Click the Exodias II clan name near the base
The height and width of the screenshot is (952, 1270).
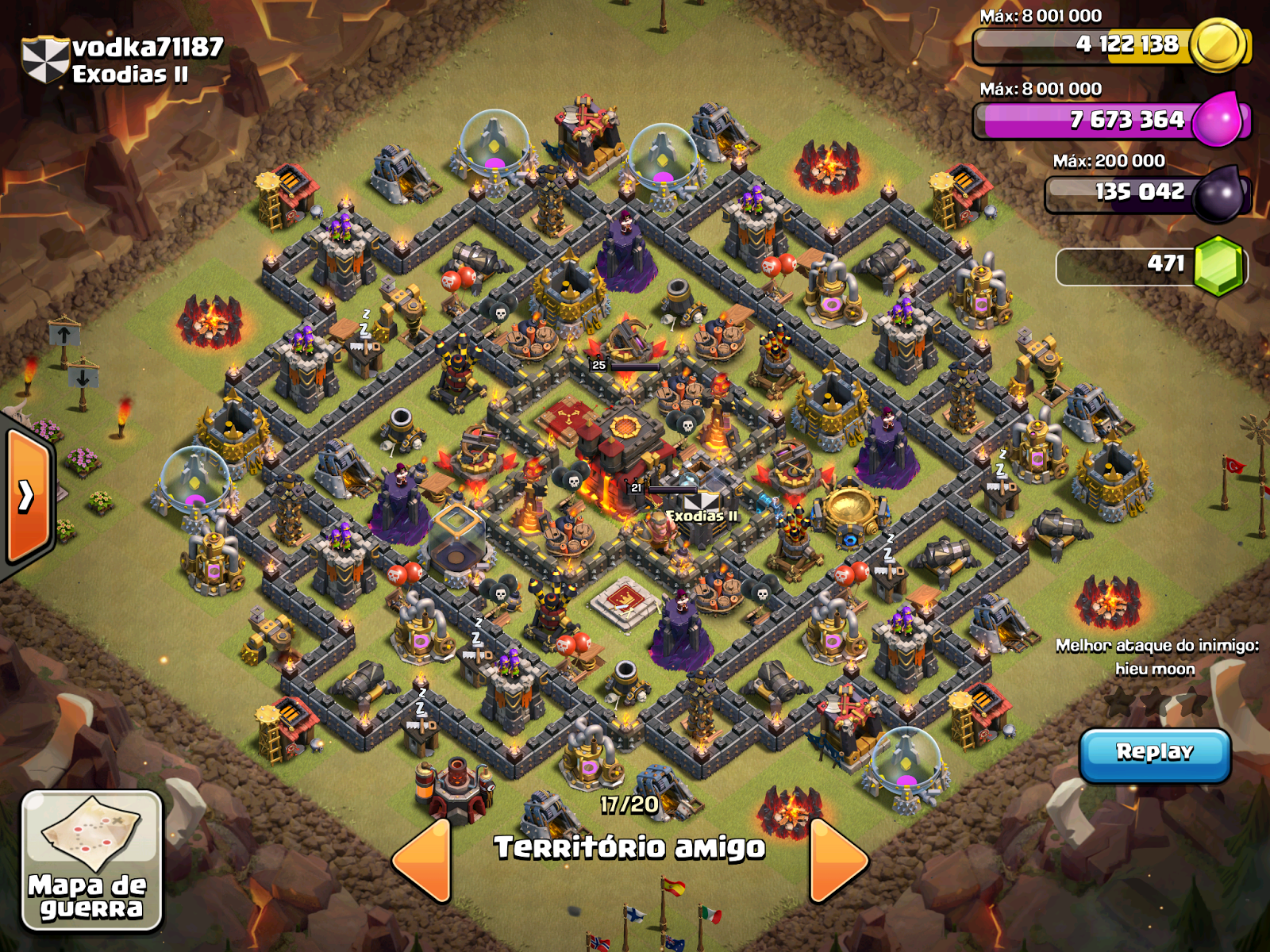point(702,516)
